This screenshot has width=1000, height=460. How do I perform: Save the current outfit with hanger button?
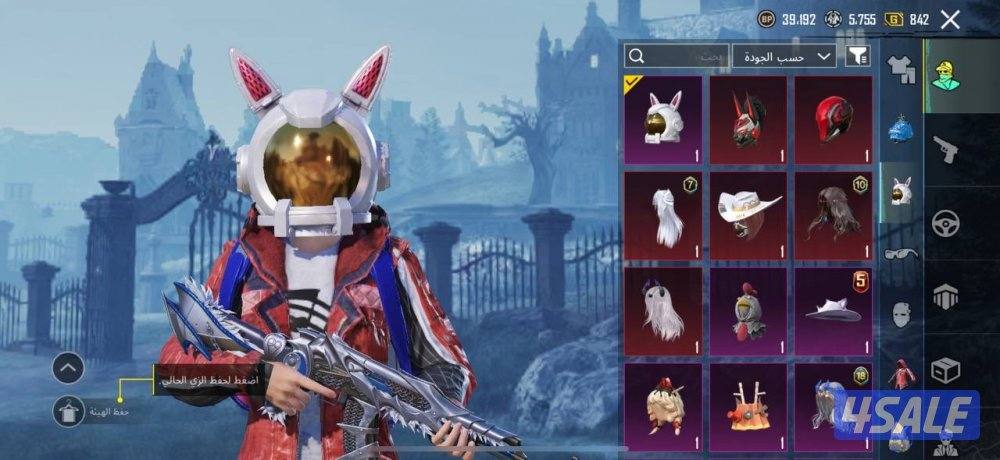click(x=69, y=410)
